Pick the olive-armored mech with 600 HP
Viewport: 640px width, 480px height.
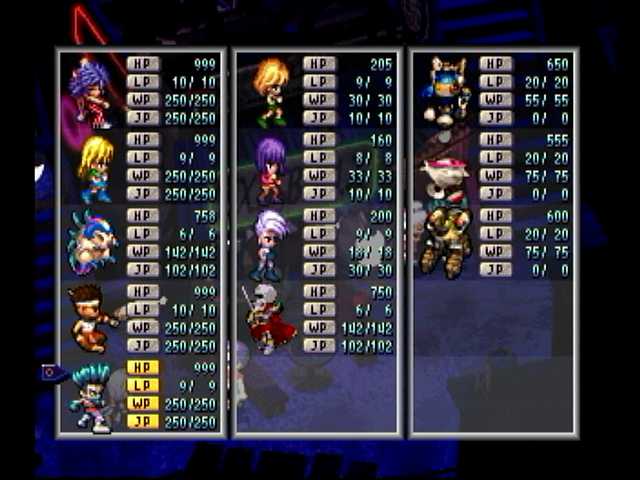pos(443,243)
